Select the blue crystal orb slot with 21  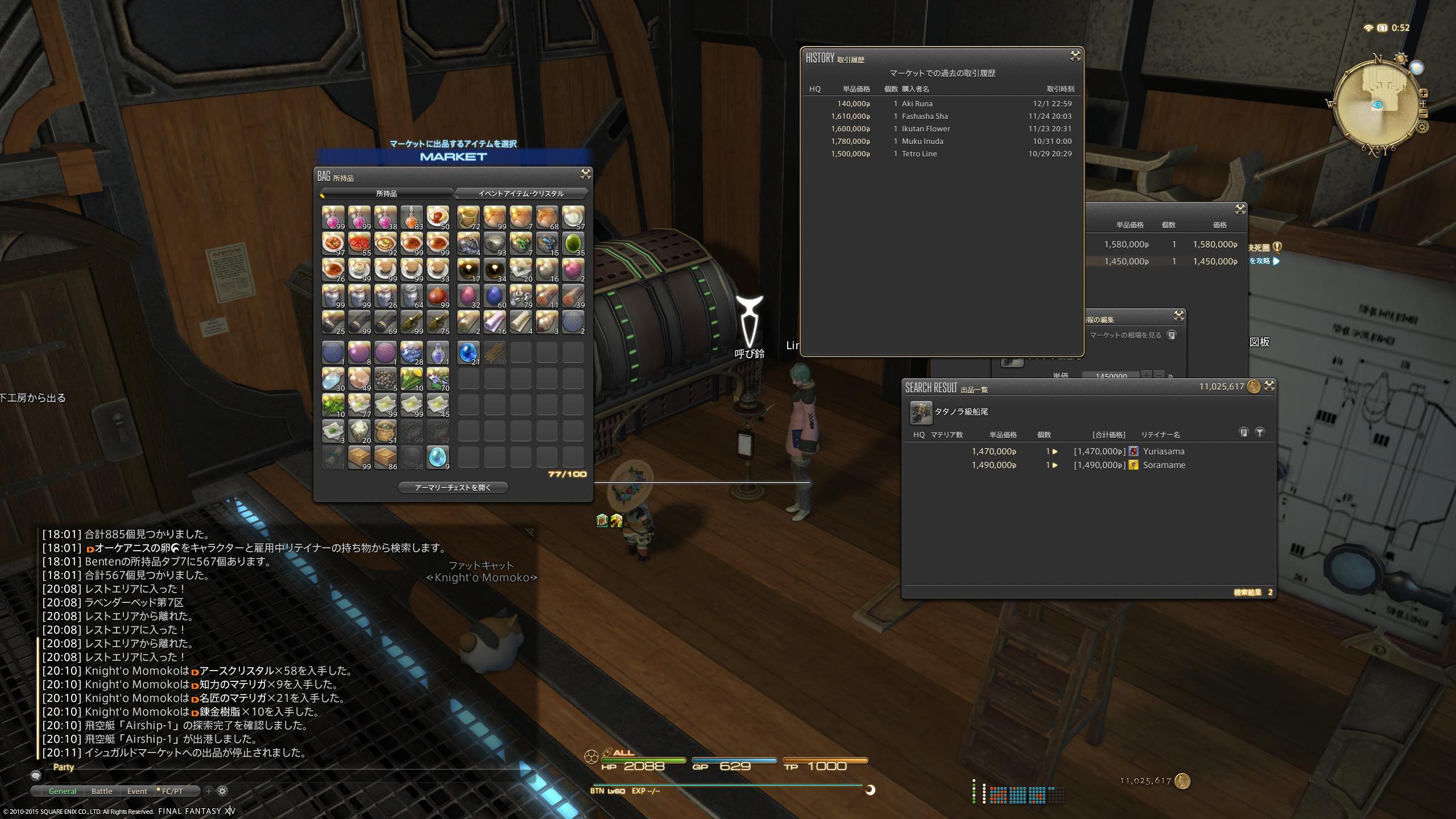468,353
